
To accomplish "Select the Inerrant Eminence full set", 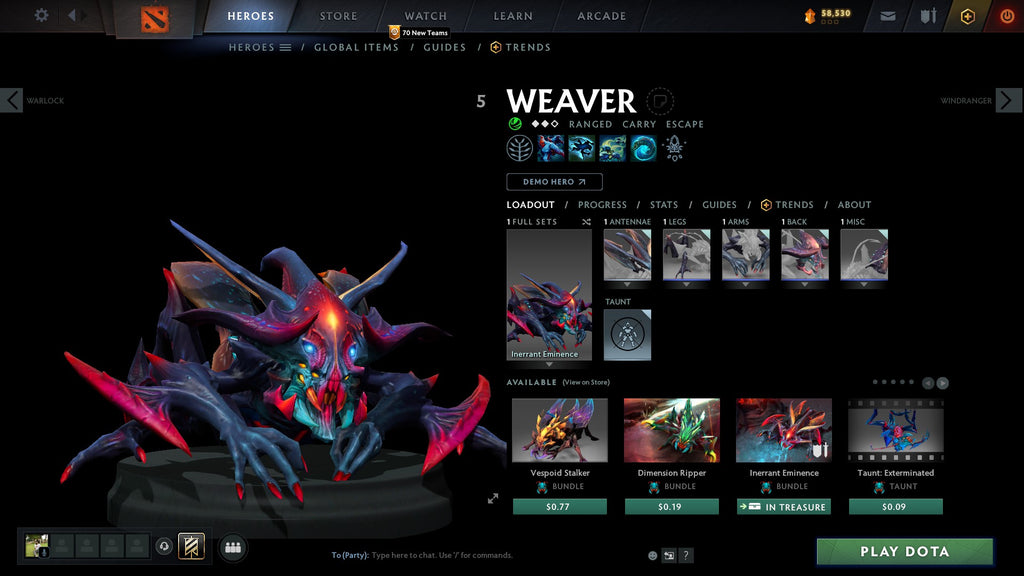I will click(x=549, y=294).
